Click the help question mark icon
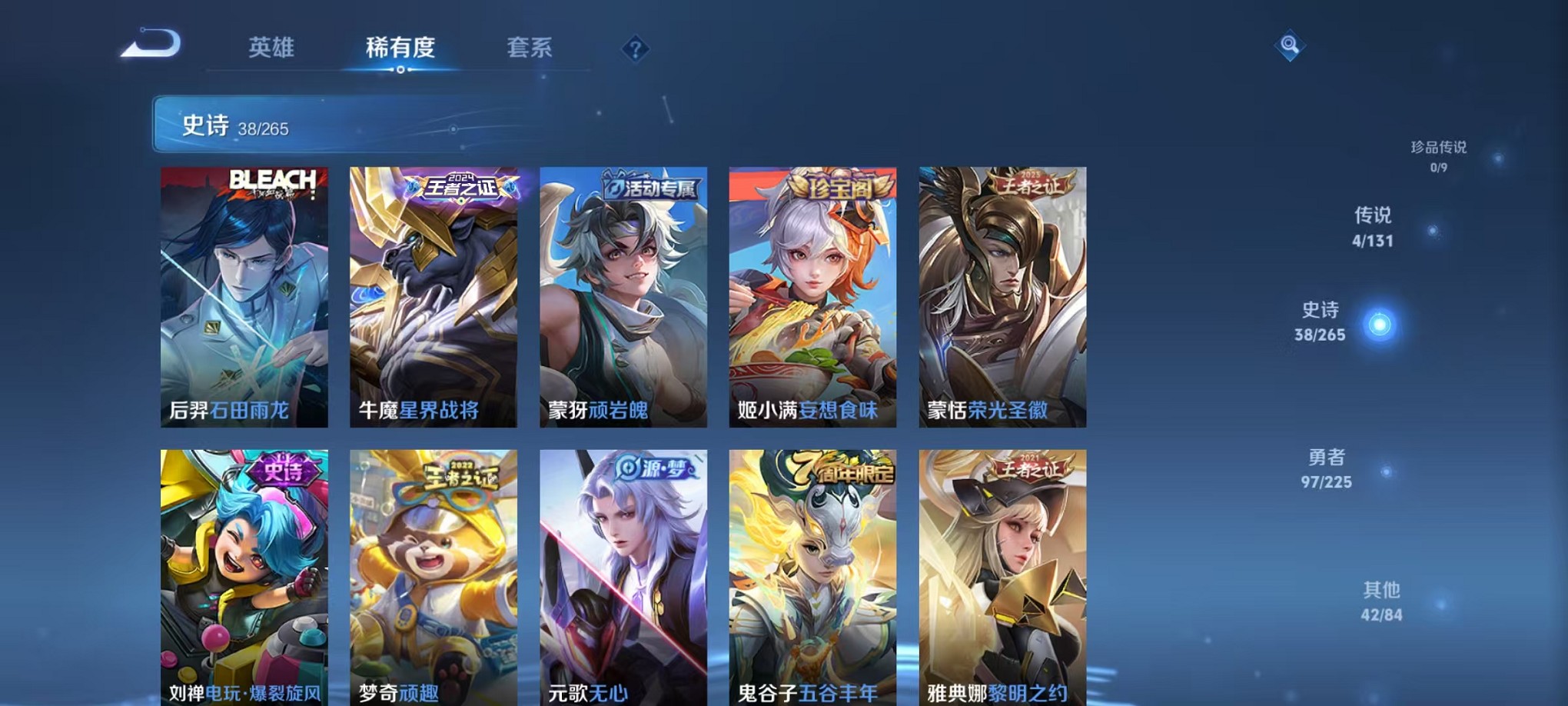This screenshot has height=706, width=1568. pos(635,49)
